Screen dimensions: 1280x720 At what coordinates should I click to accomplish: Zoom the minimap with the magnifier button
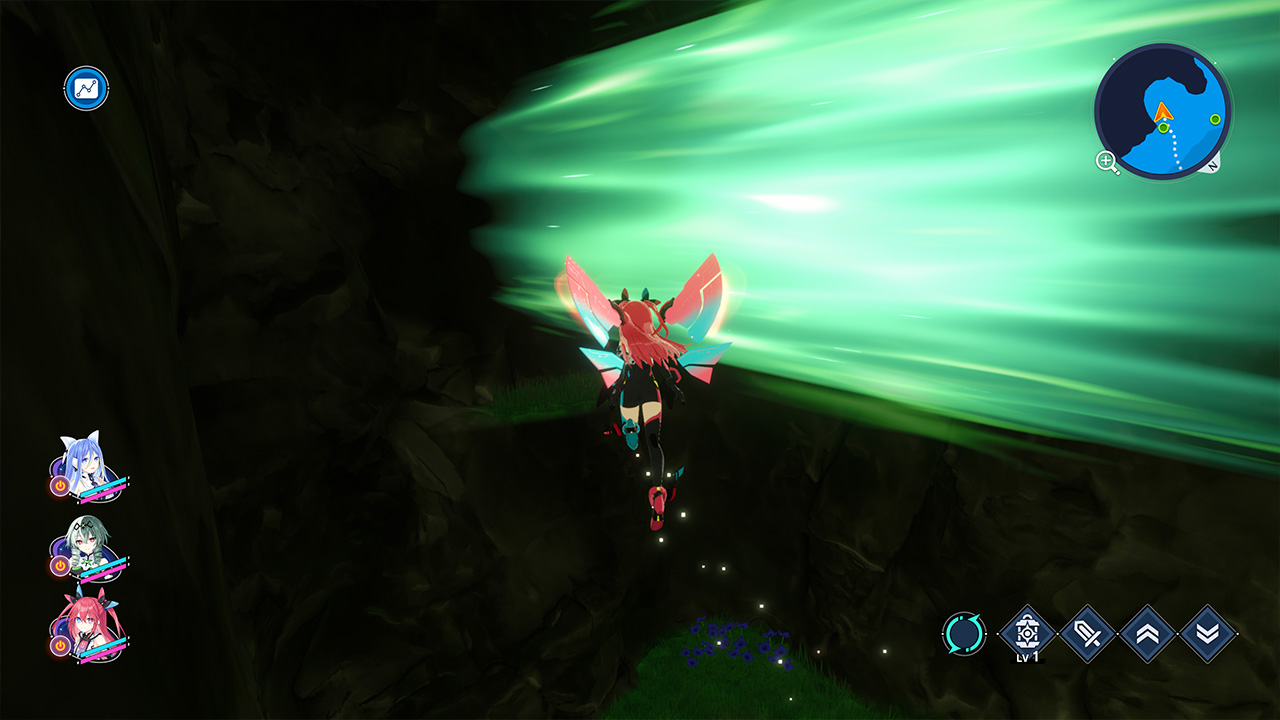[1107, 161]
